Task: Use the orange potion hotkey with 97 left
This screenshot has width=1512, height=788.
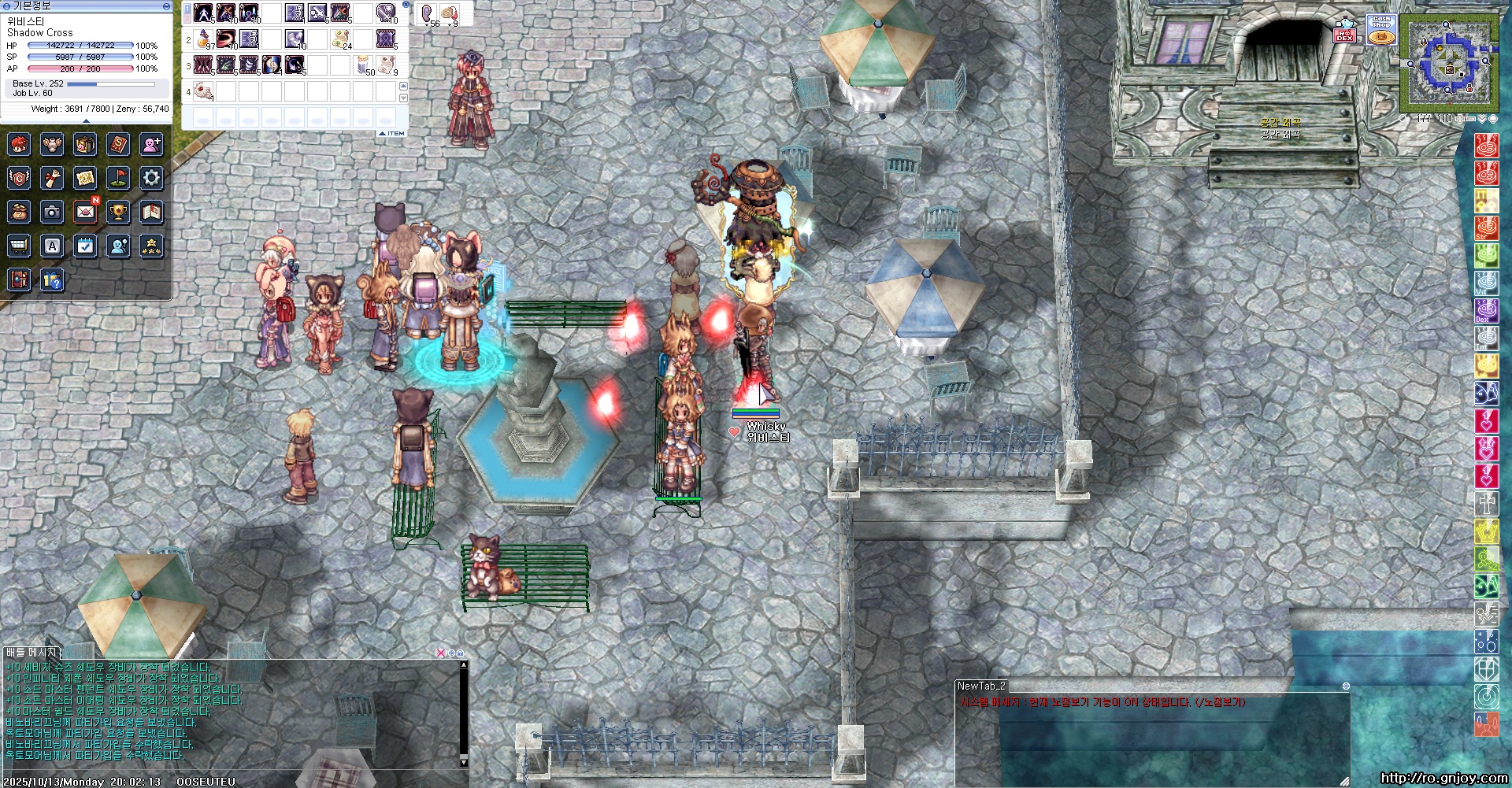Action: tap(204, 39)
